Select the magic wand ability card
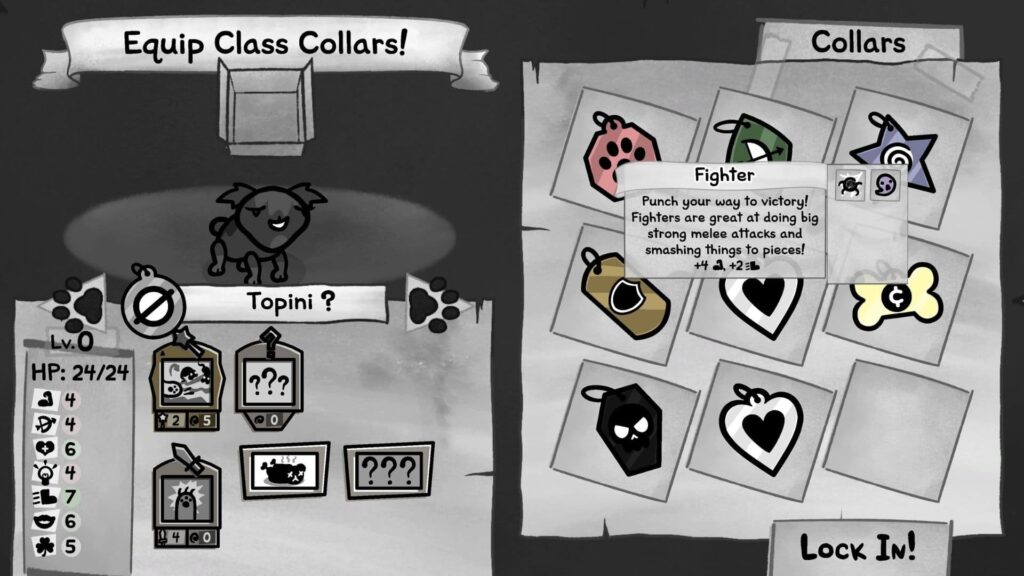The image size is (1024, 576). [x=183, y=378]
